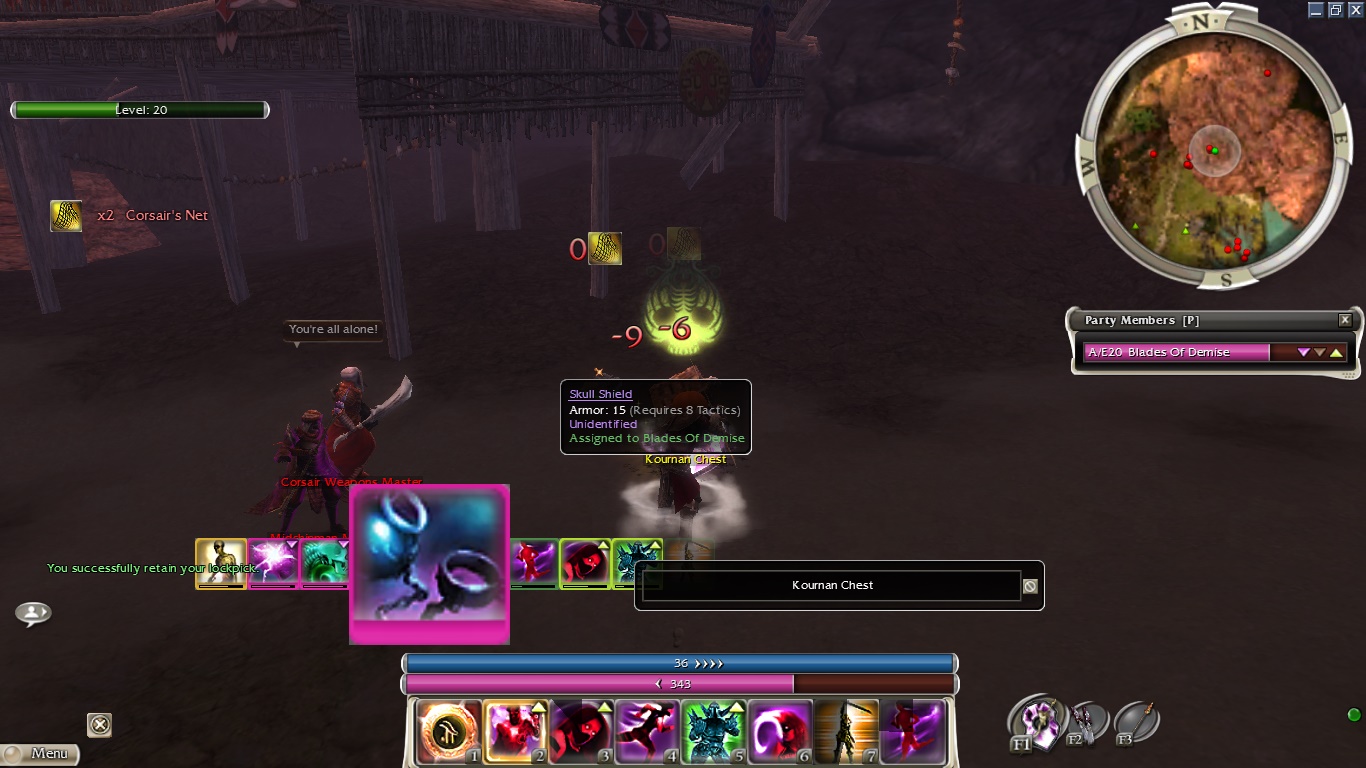This screenshot has height=768, width=1366.
Task: Use the gold-framed red figure skill in slot 2
Action: [515, 731]
